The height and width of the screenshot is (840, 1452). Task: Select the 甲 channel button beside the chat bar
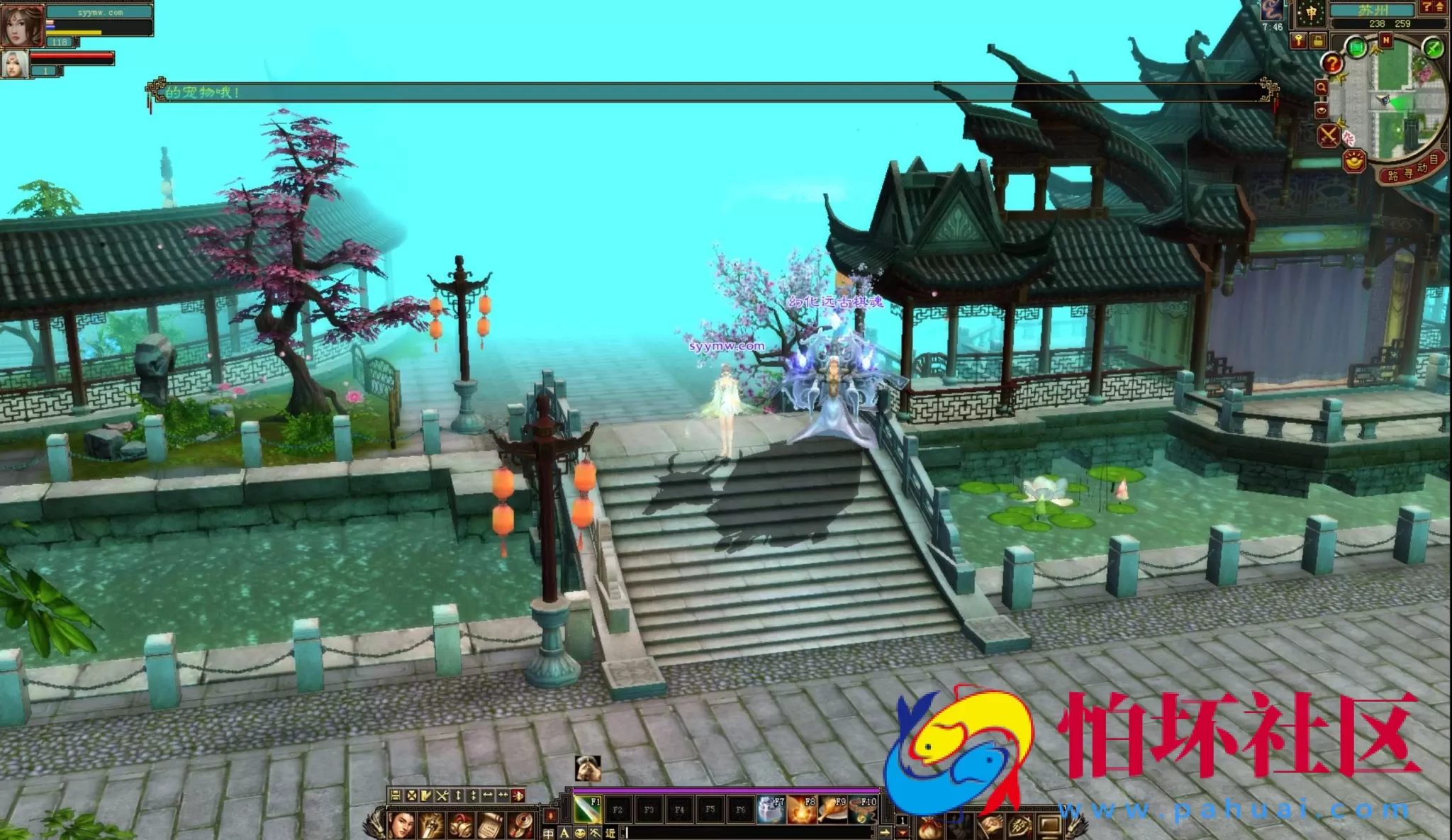[548, 834]
